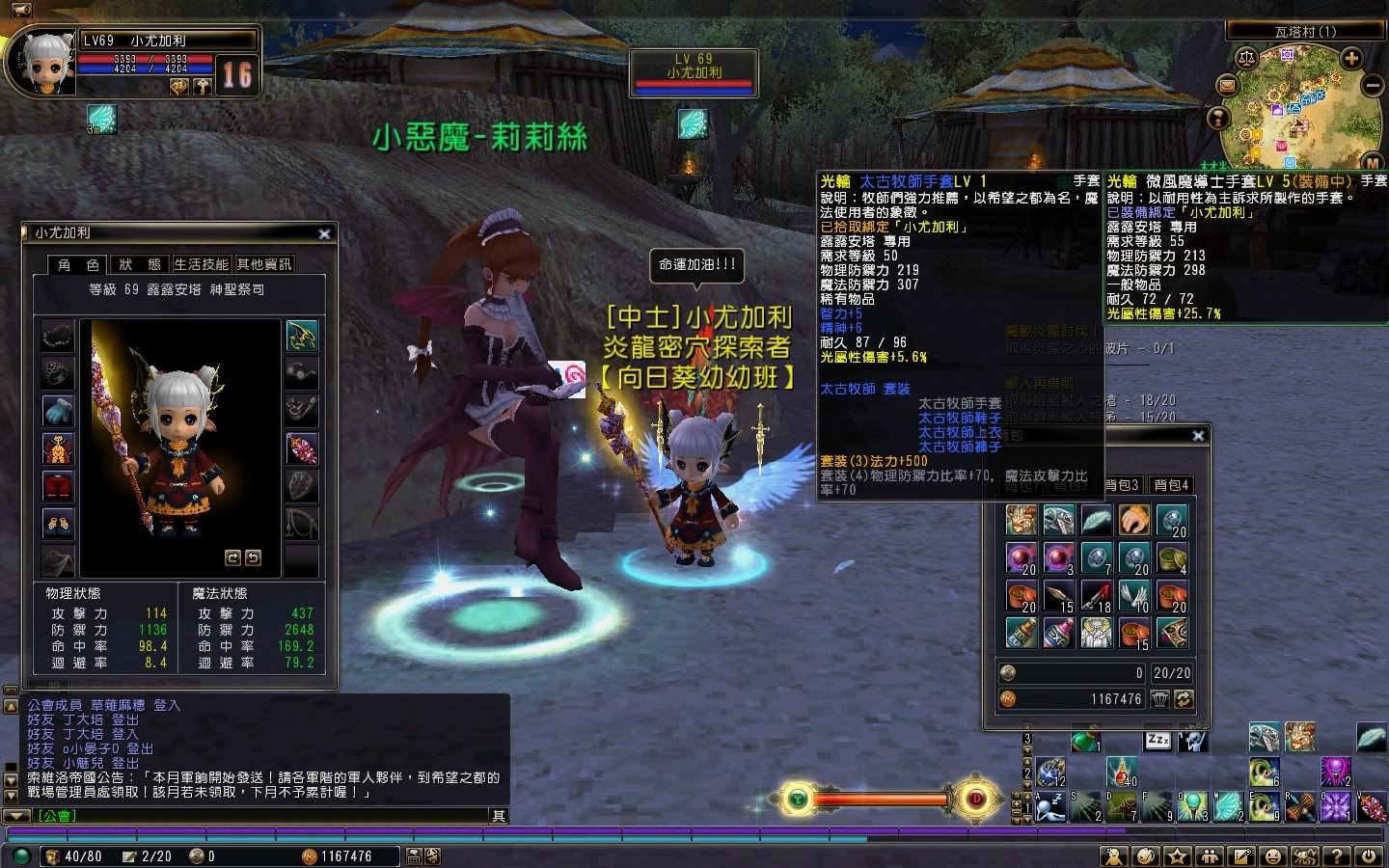1389x868 pixels.
Task: Switch to the 背包4 bag tab
Action: click(1171, 485)
